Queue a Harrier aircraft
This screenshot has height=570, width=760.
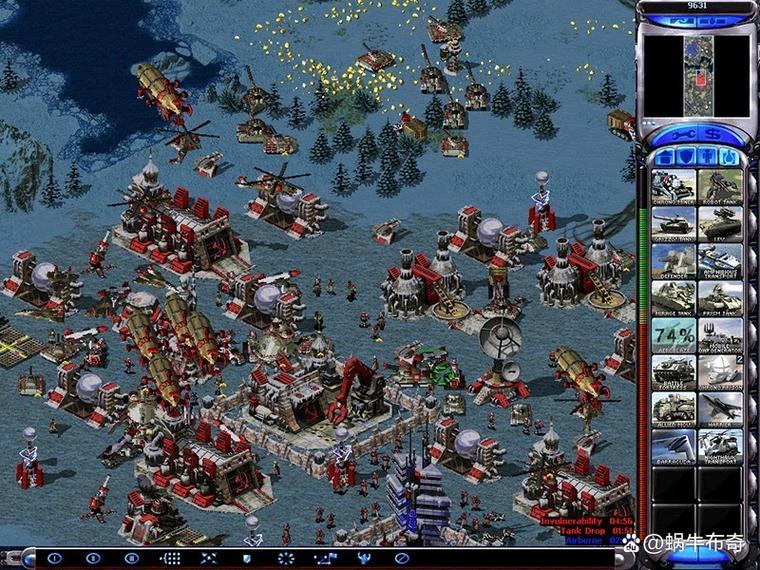point(719,408)
